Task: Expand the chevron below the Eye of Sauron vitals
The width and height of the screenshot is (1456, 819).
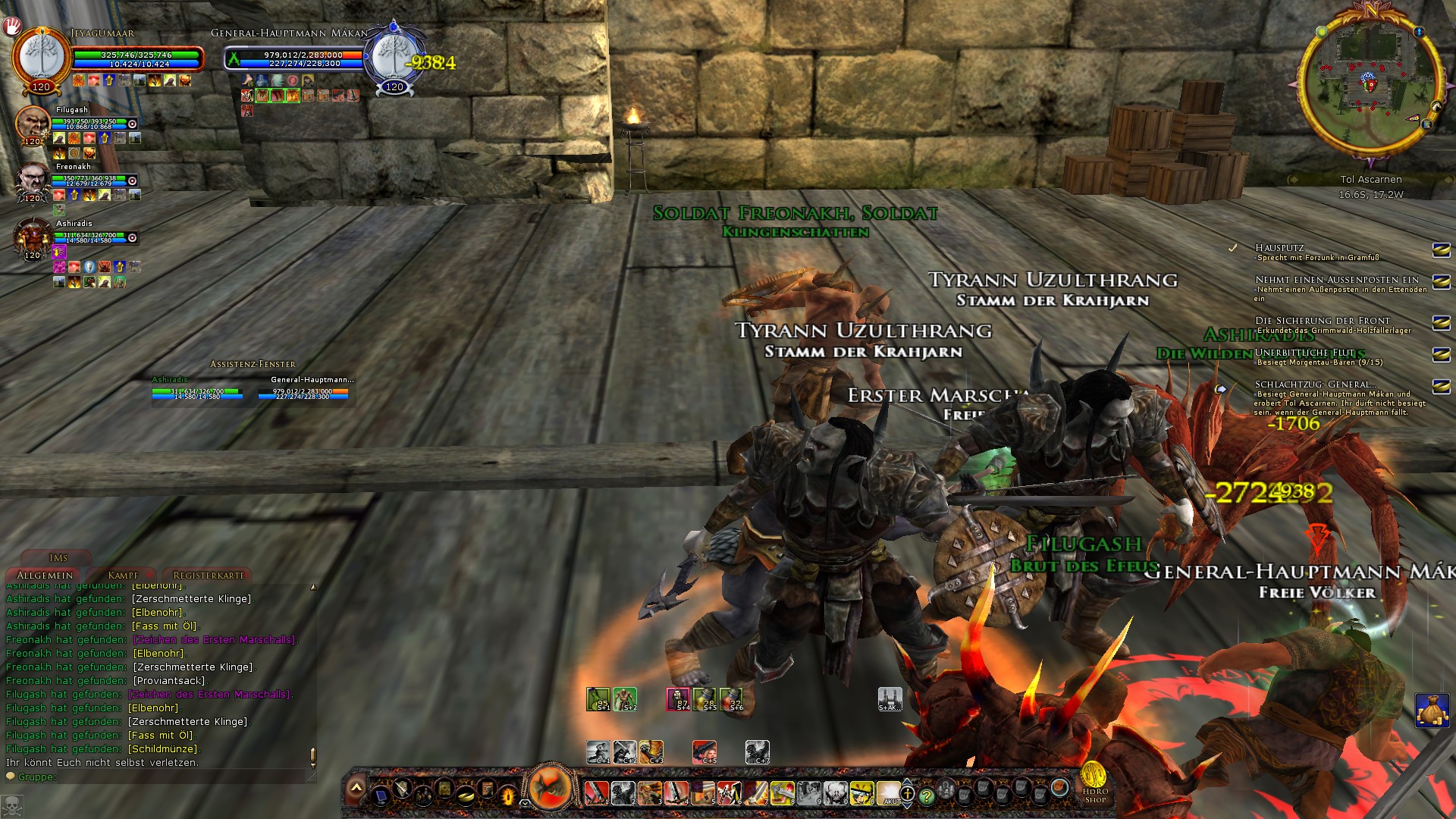Action: point(524,803)
